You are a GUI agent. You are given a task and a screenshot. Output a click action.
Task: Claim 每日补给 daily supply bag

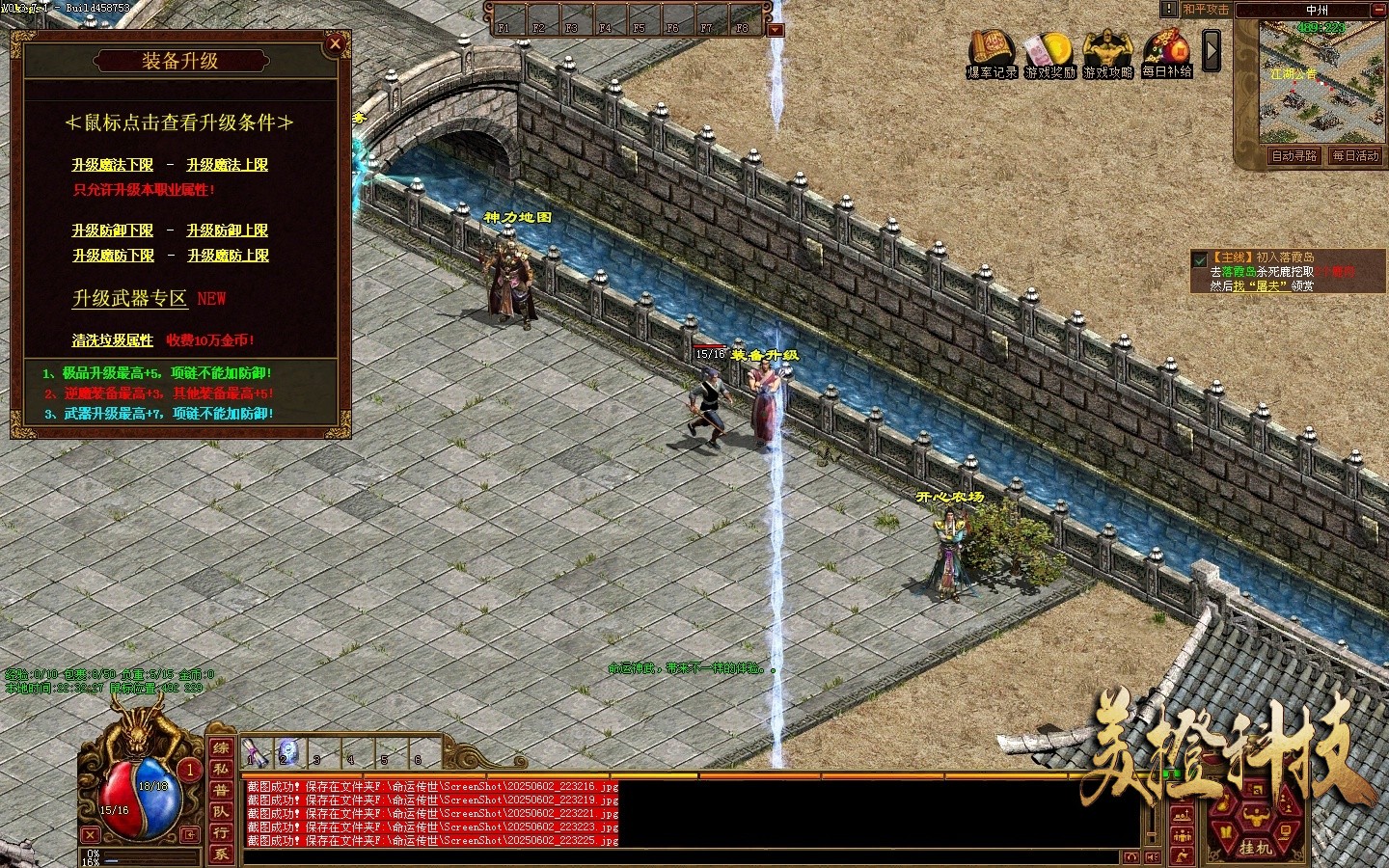tap(1166, 53)
